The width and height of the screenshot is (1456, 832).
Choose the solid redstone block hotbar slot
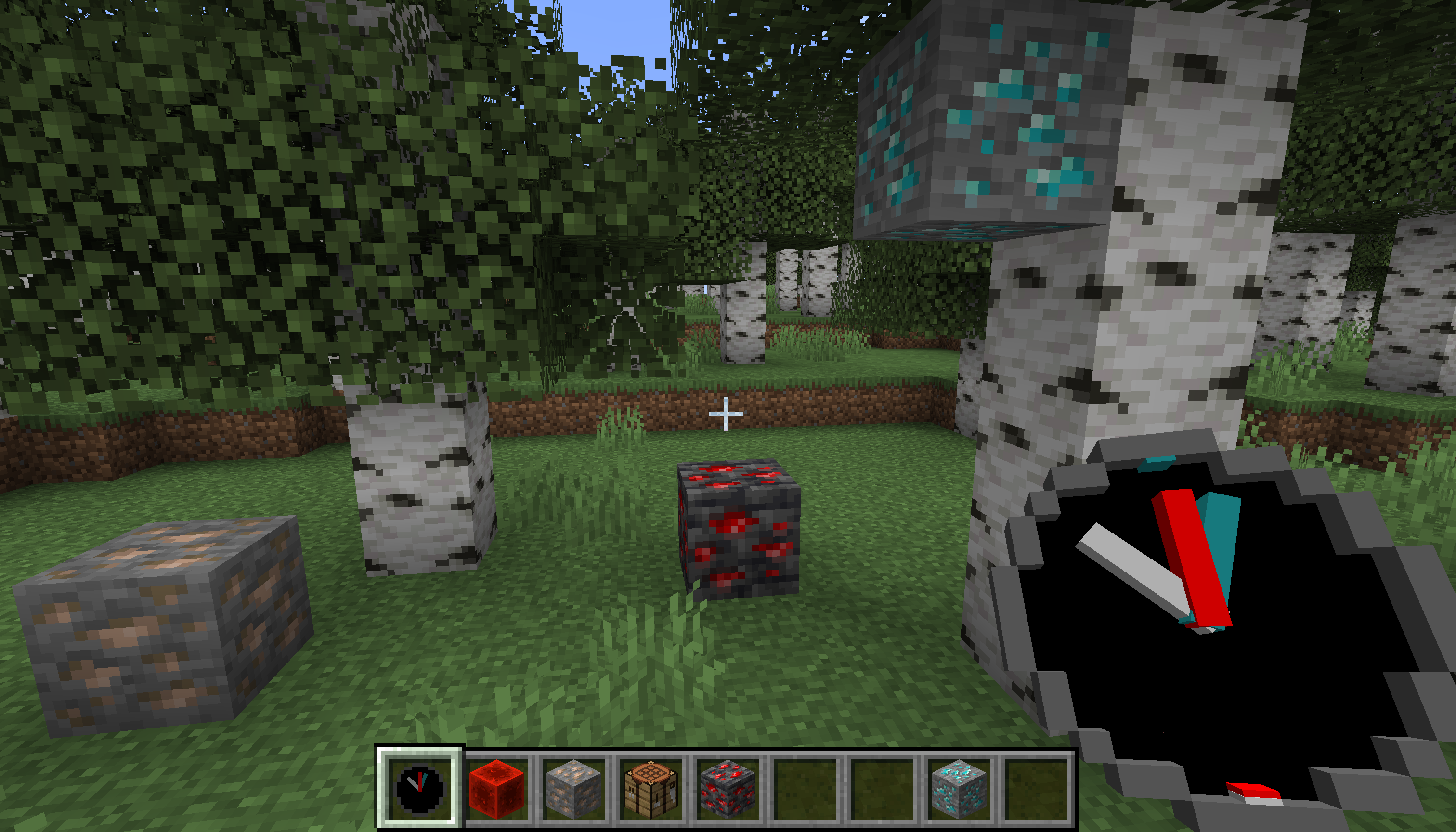coord(496,789)
